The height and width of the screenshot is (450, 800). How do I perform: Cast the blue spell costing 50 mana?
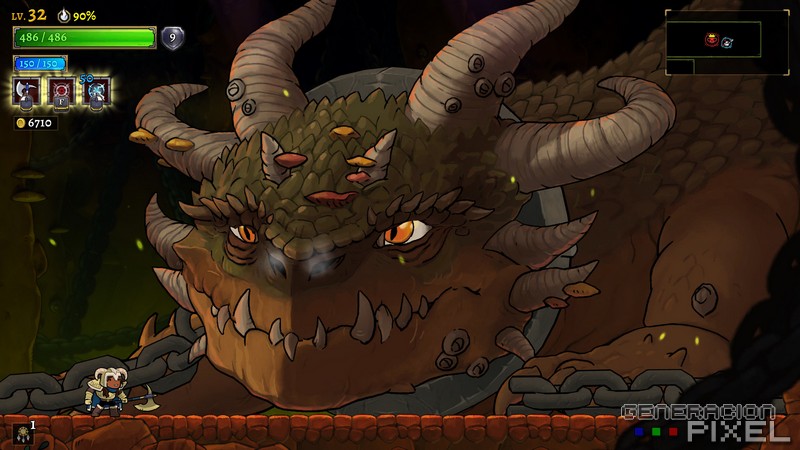tap(96, 91)
